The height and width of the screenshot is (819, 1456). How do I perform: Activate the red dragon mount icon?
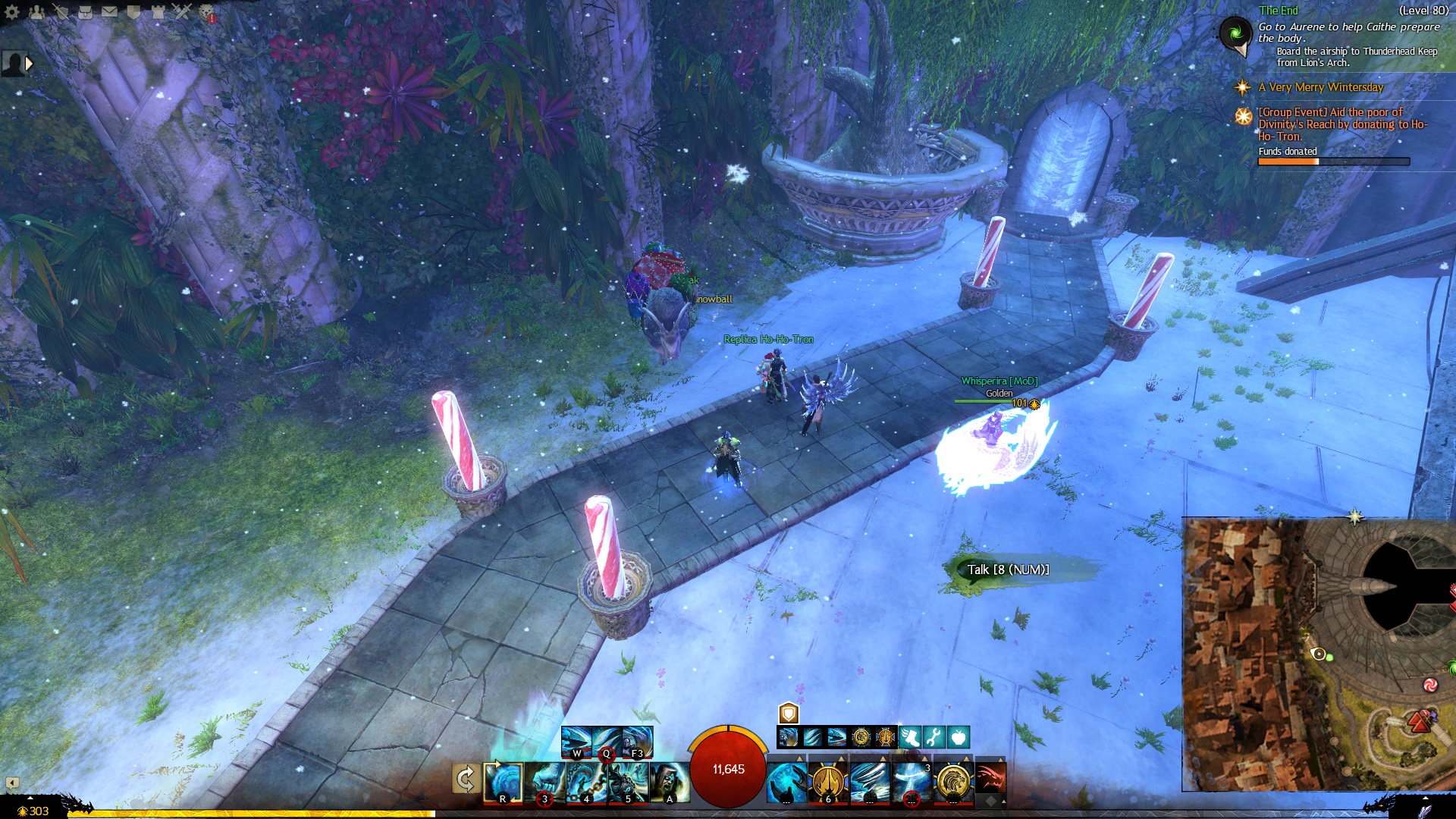point(990,779)
